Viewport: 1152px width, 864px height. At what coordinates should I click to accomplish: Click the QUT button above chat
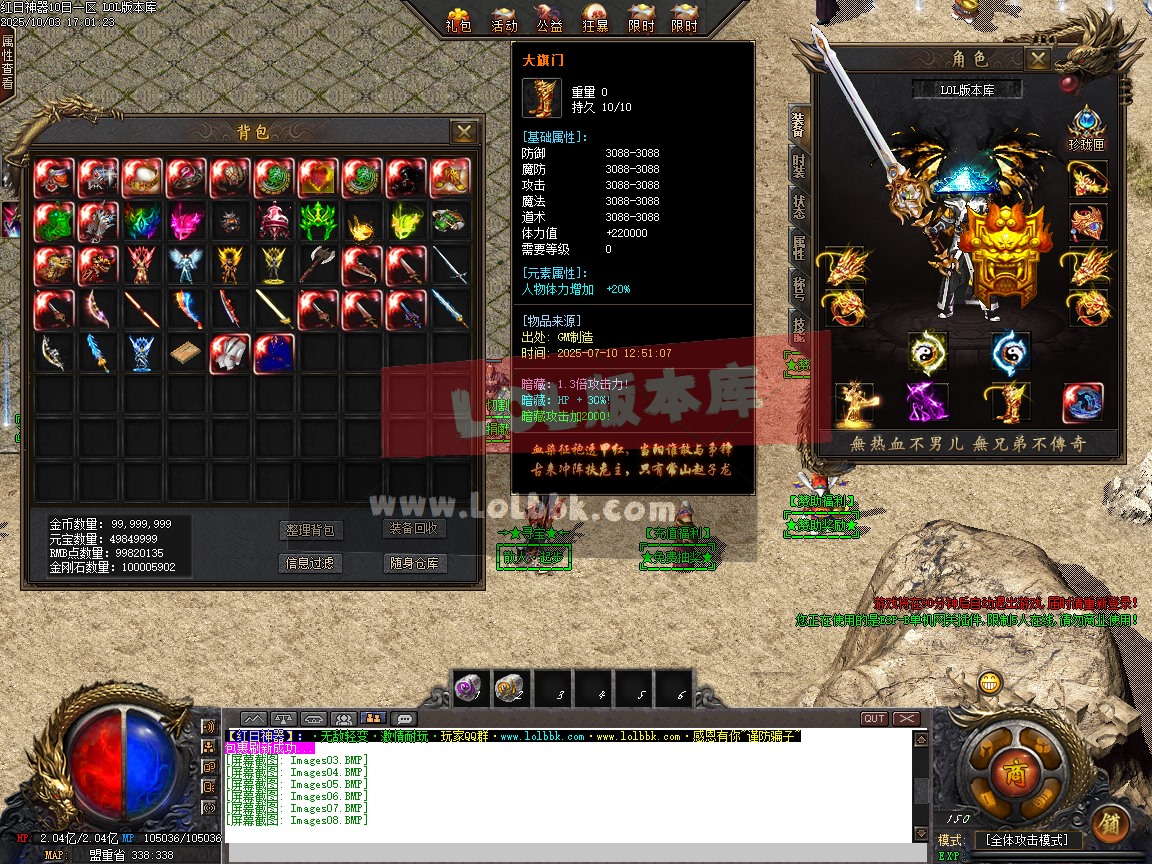pyautogui.click(x=874, y=718)
